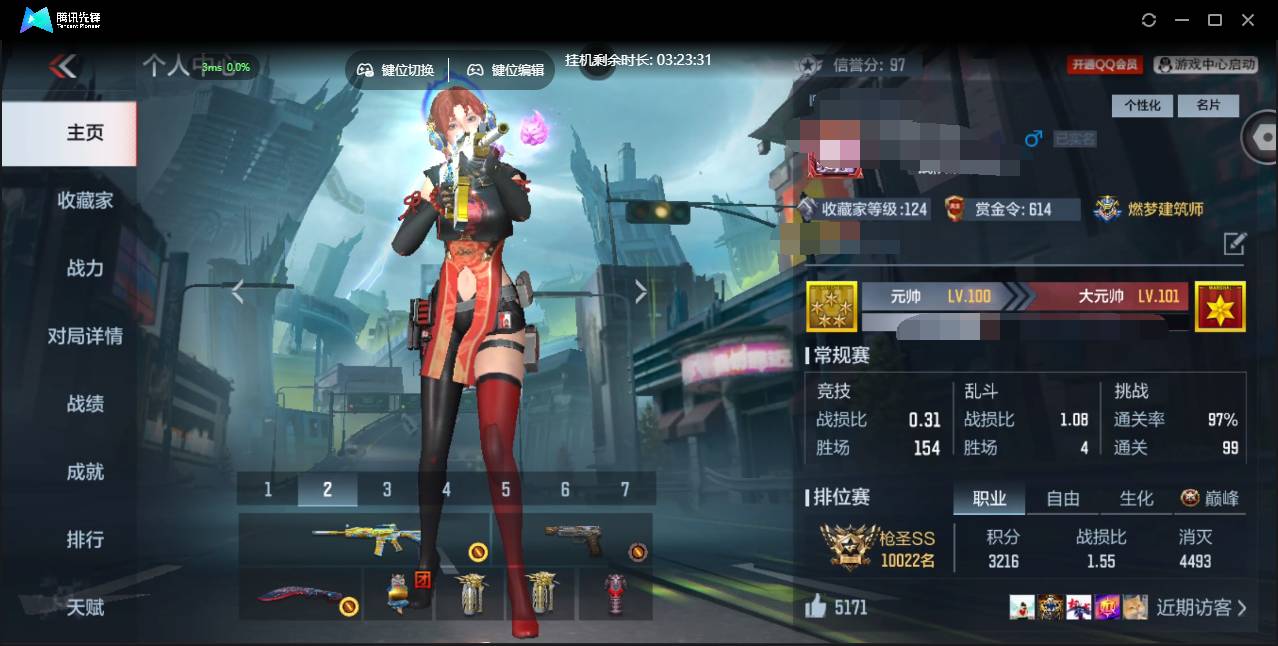Choose loadout slot number 5
The image size is (1278, 646).
coord(506,489)
